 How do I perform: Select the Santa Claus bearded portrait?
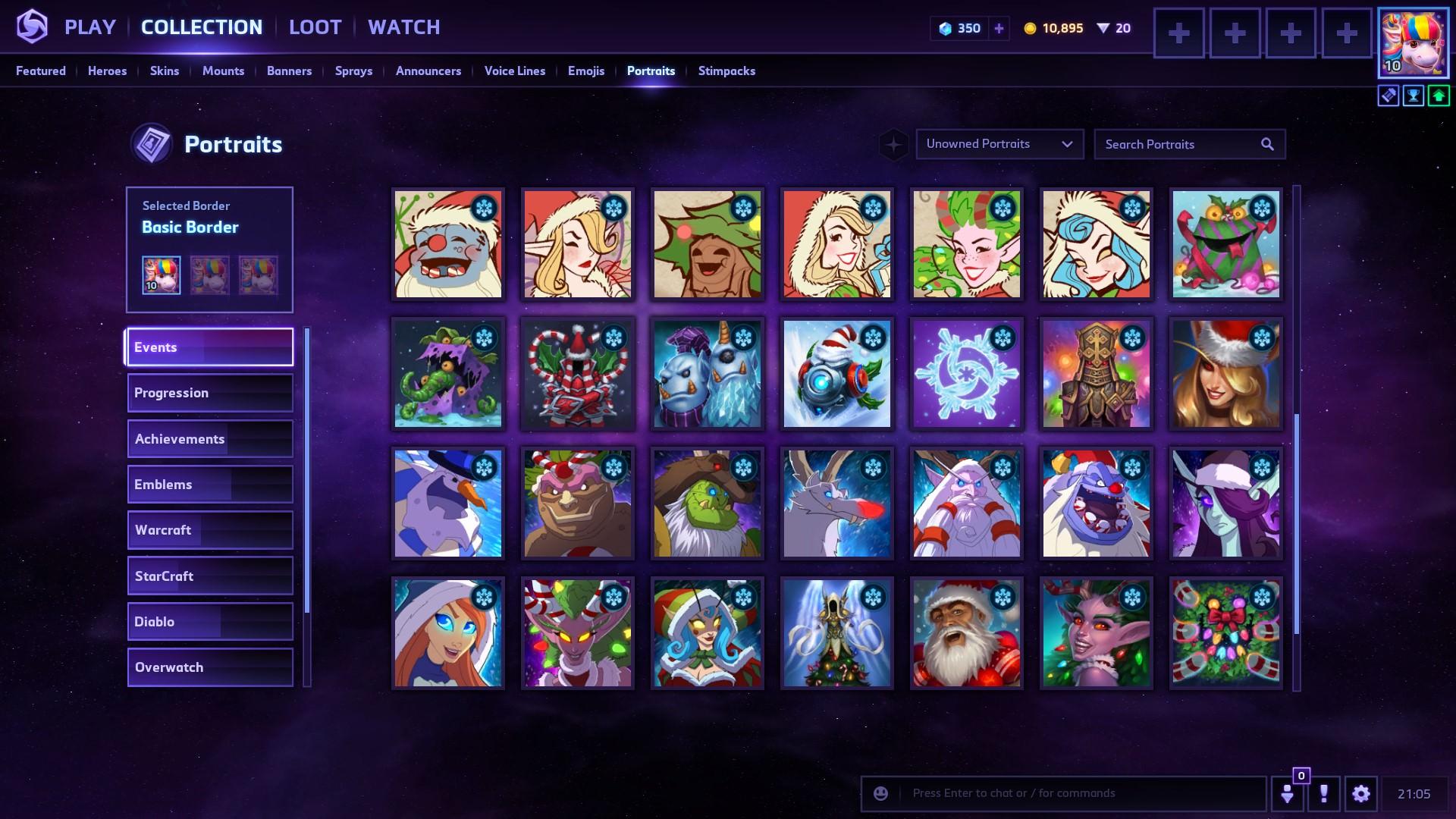pyautogui.click(x=966, y=633)
